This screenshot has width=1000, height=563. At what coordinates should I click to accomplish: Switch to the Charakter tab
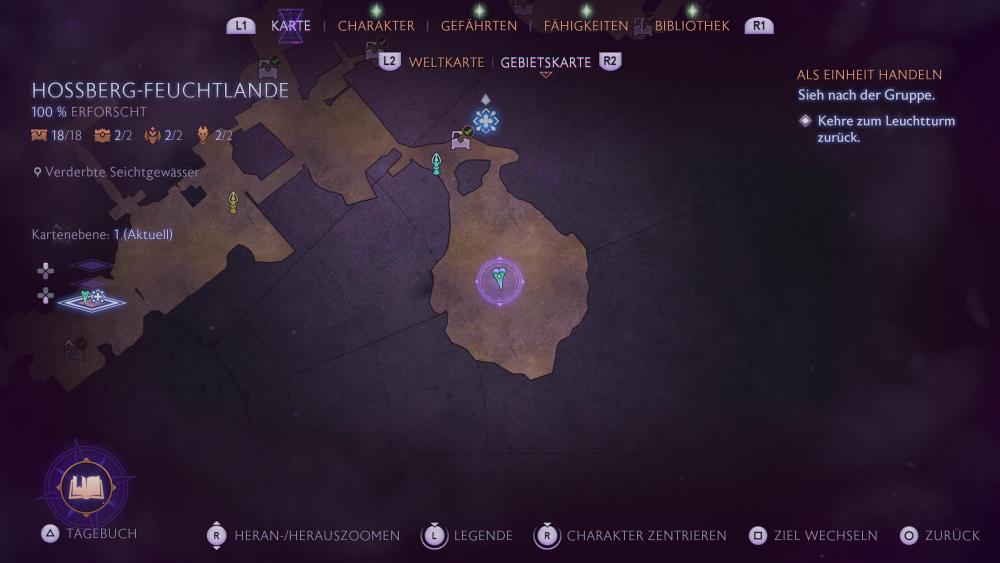[376, 26]
